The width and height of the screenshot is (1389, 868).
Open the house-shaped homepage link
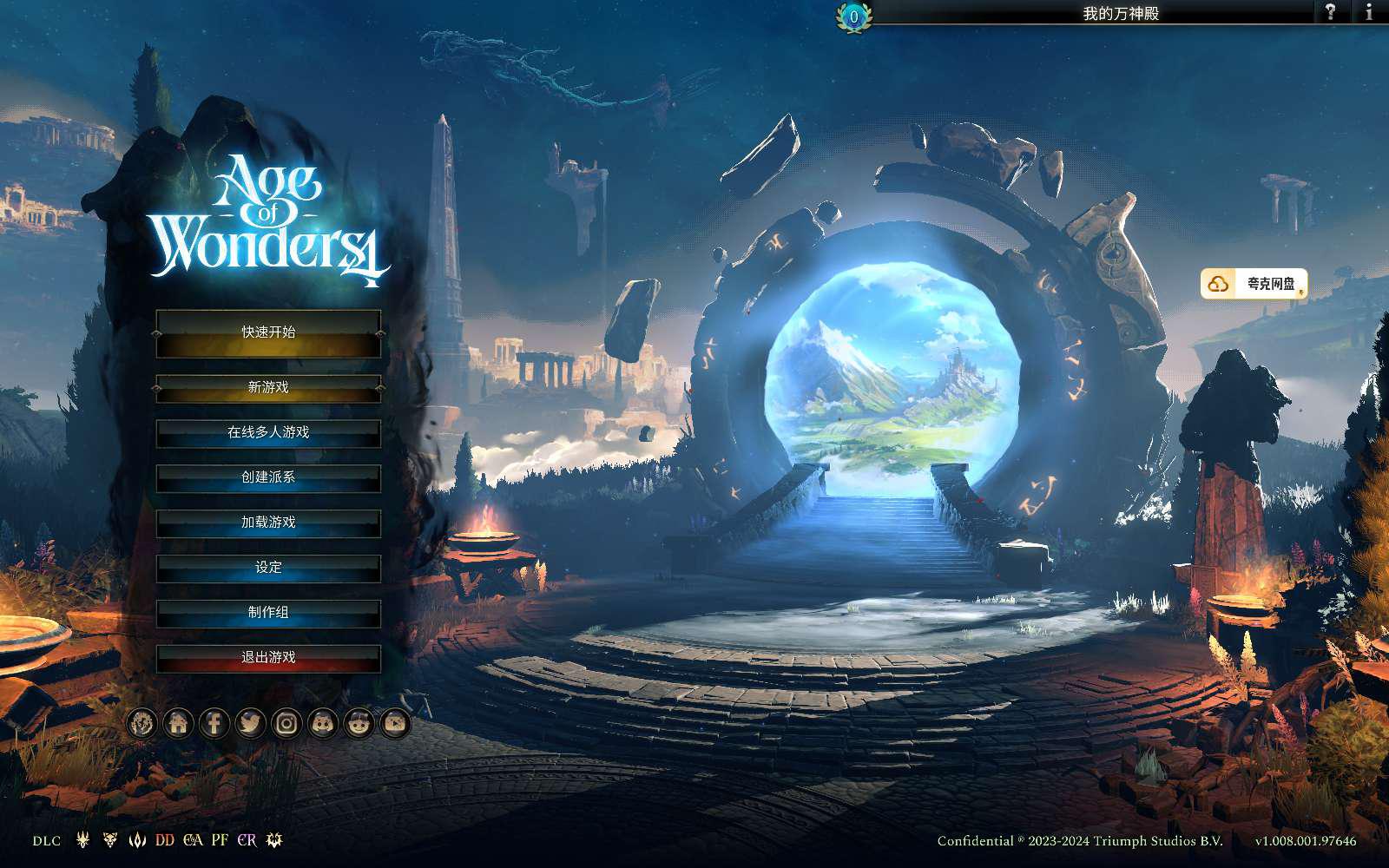click(x=178, y=723)
